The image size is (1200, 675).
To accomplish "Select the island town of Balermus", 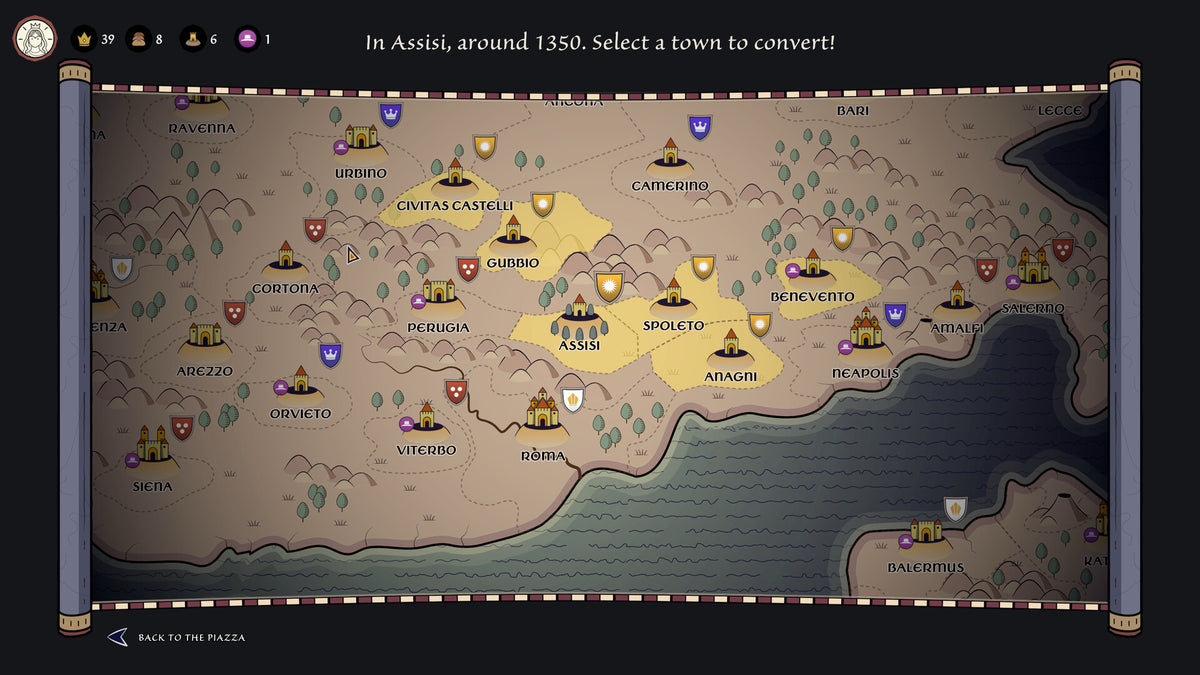I will [x=926, y=534].
